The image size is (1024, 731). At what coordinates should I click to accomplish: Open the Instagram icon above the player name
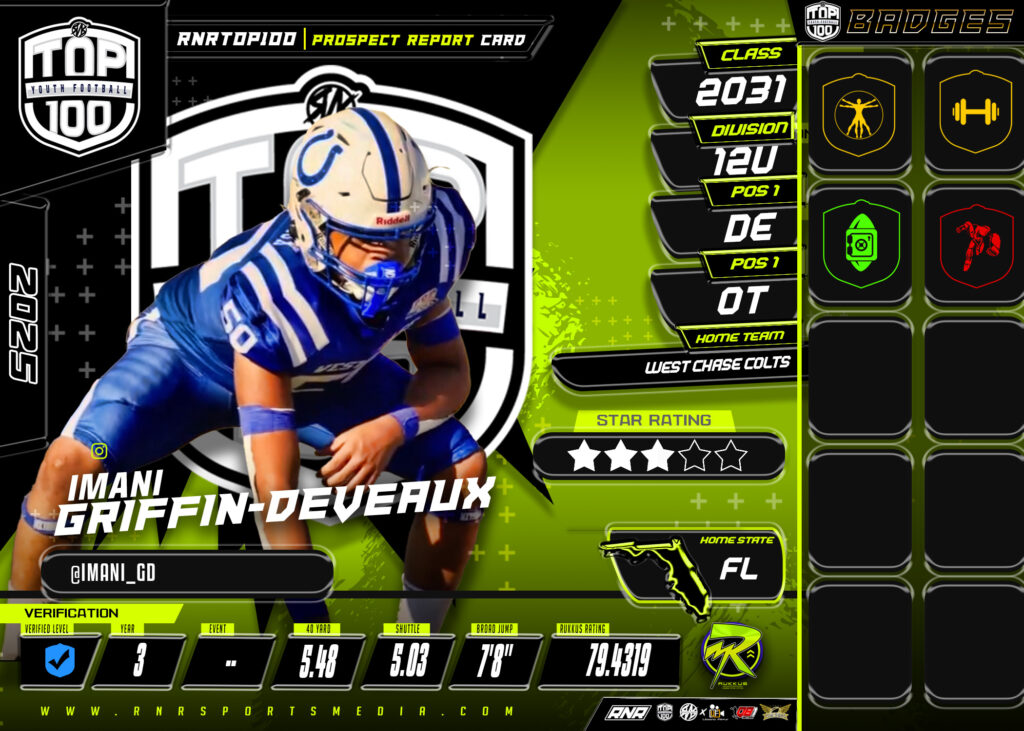click(x=99, y=451)
